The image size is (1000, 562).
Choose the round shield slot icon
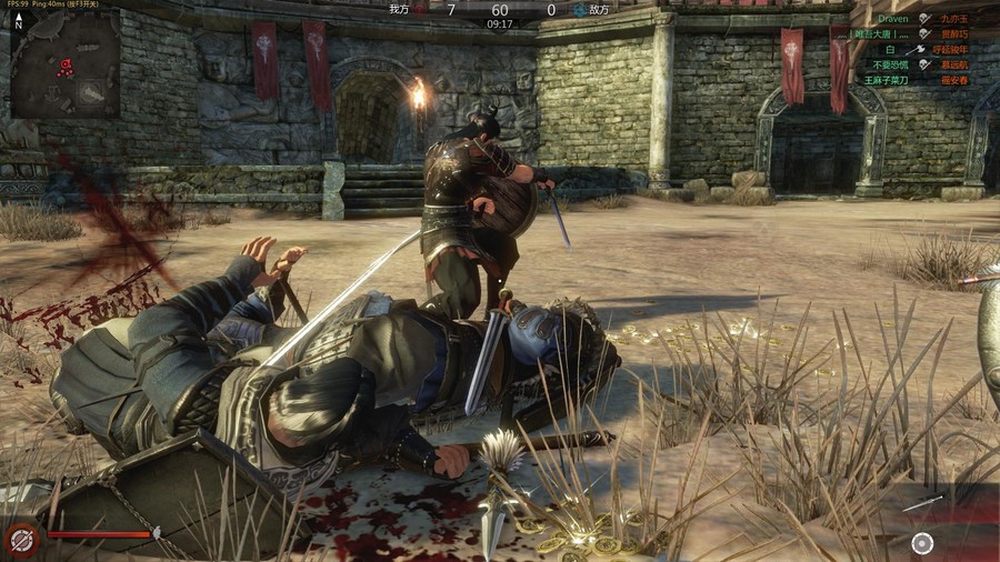pyautogui.click(x=922, y=543)
